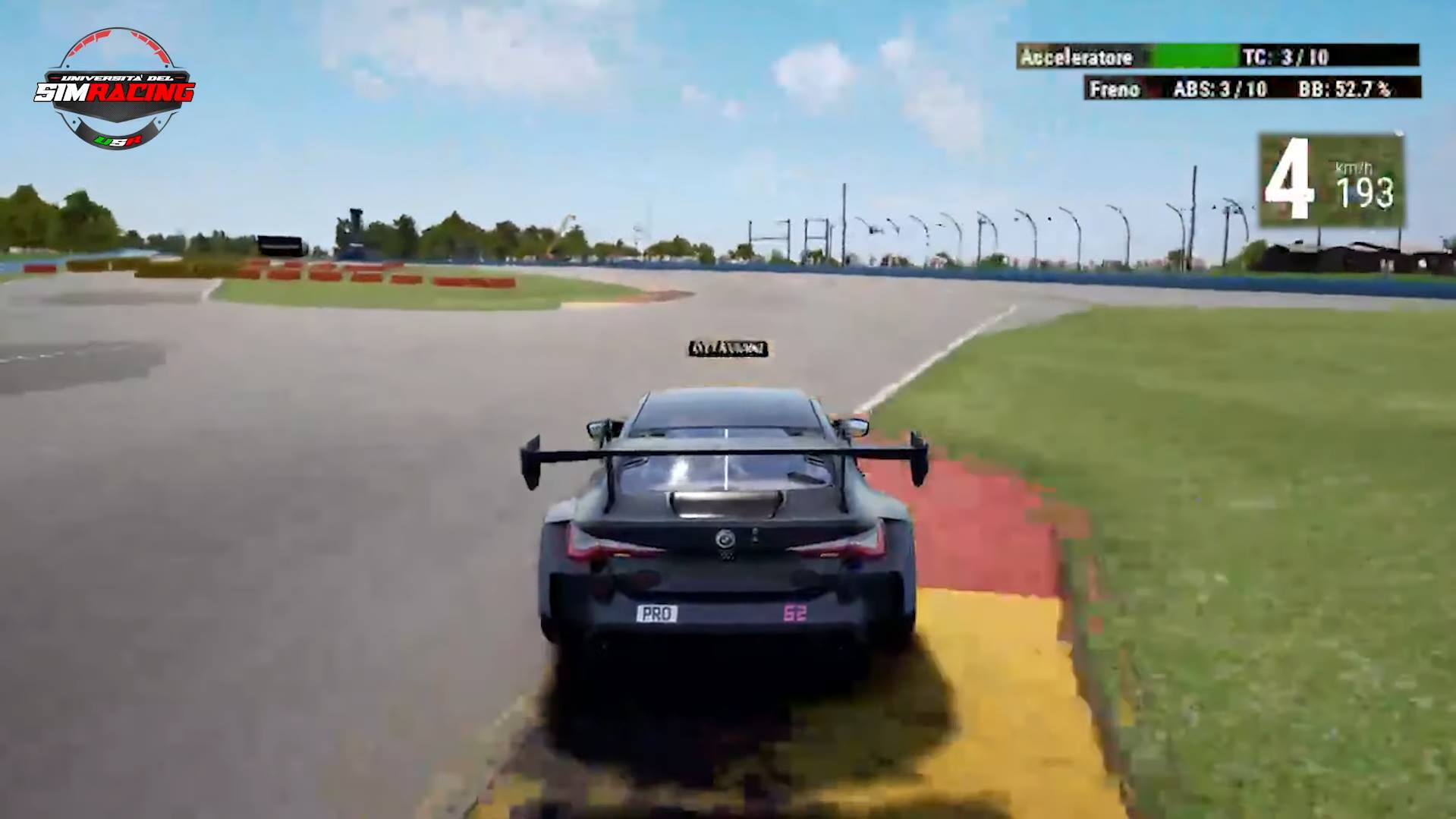Click the BB: 52.7% brake bias readout
The height and width of the screenshot is (819, 1456).
1347,90
